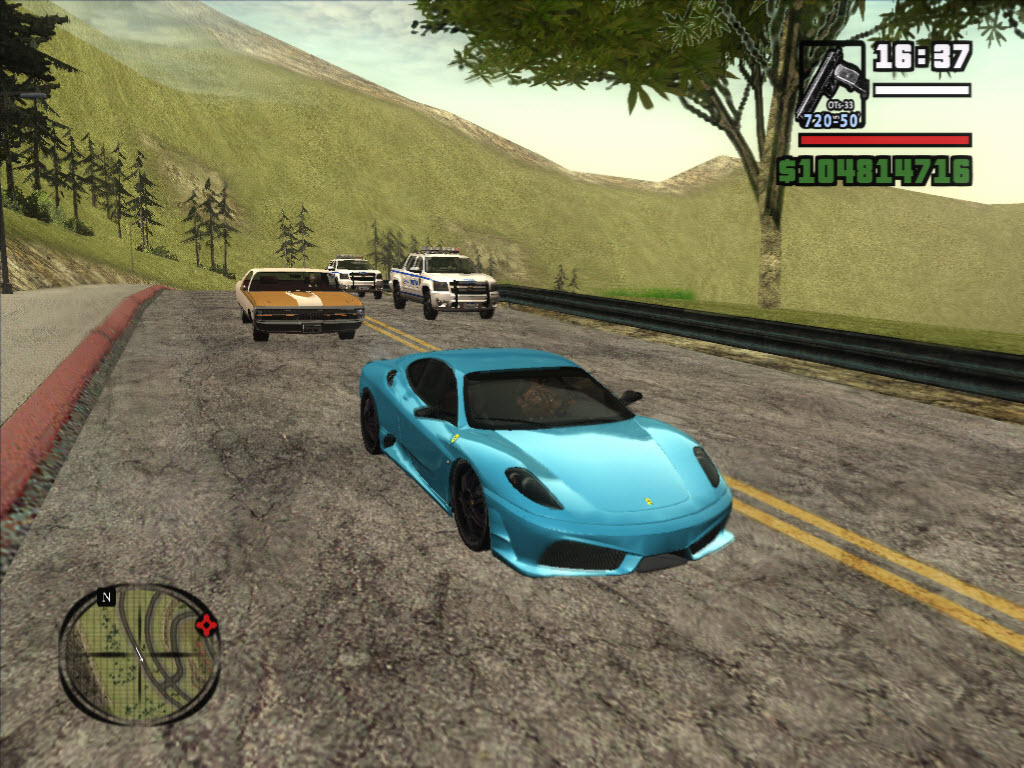1024x768 pixels.
Task: Click the north indicator on the radar
Action: point(106,597)
